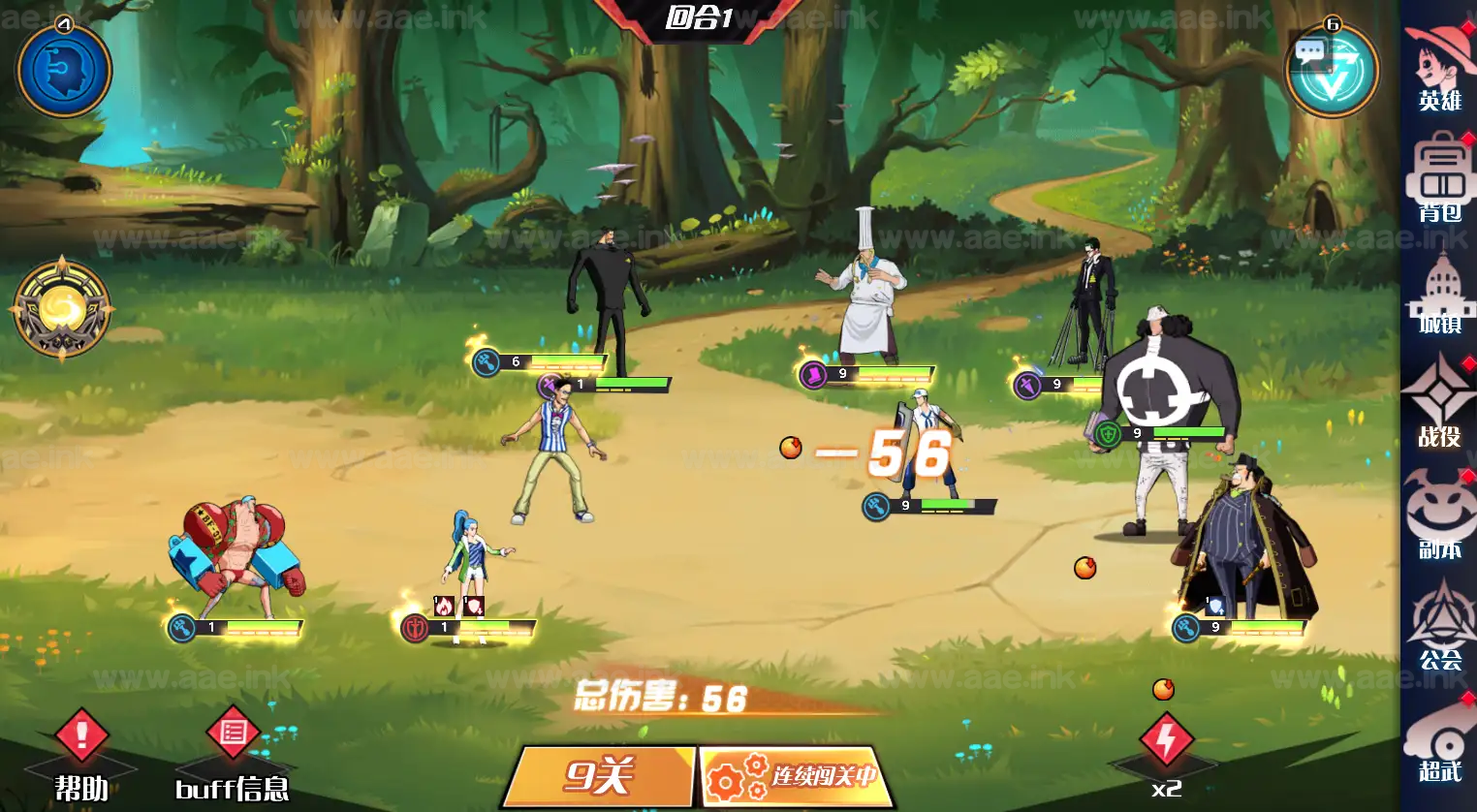Click the chef's green health bar
Screen dimensions: 1477x812
(x=896, y=375)
